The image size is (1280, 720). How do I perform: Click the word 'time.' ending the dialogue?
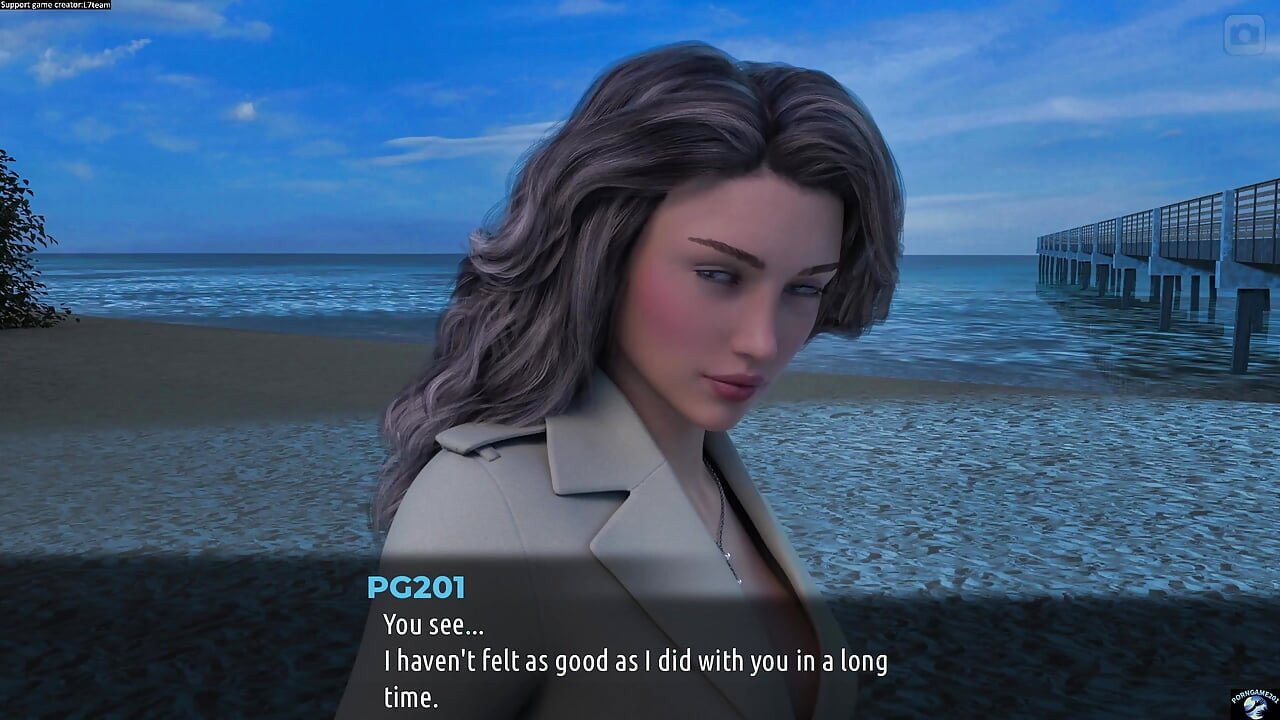(x=410, y=697)
